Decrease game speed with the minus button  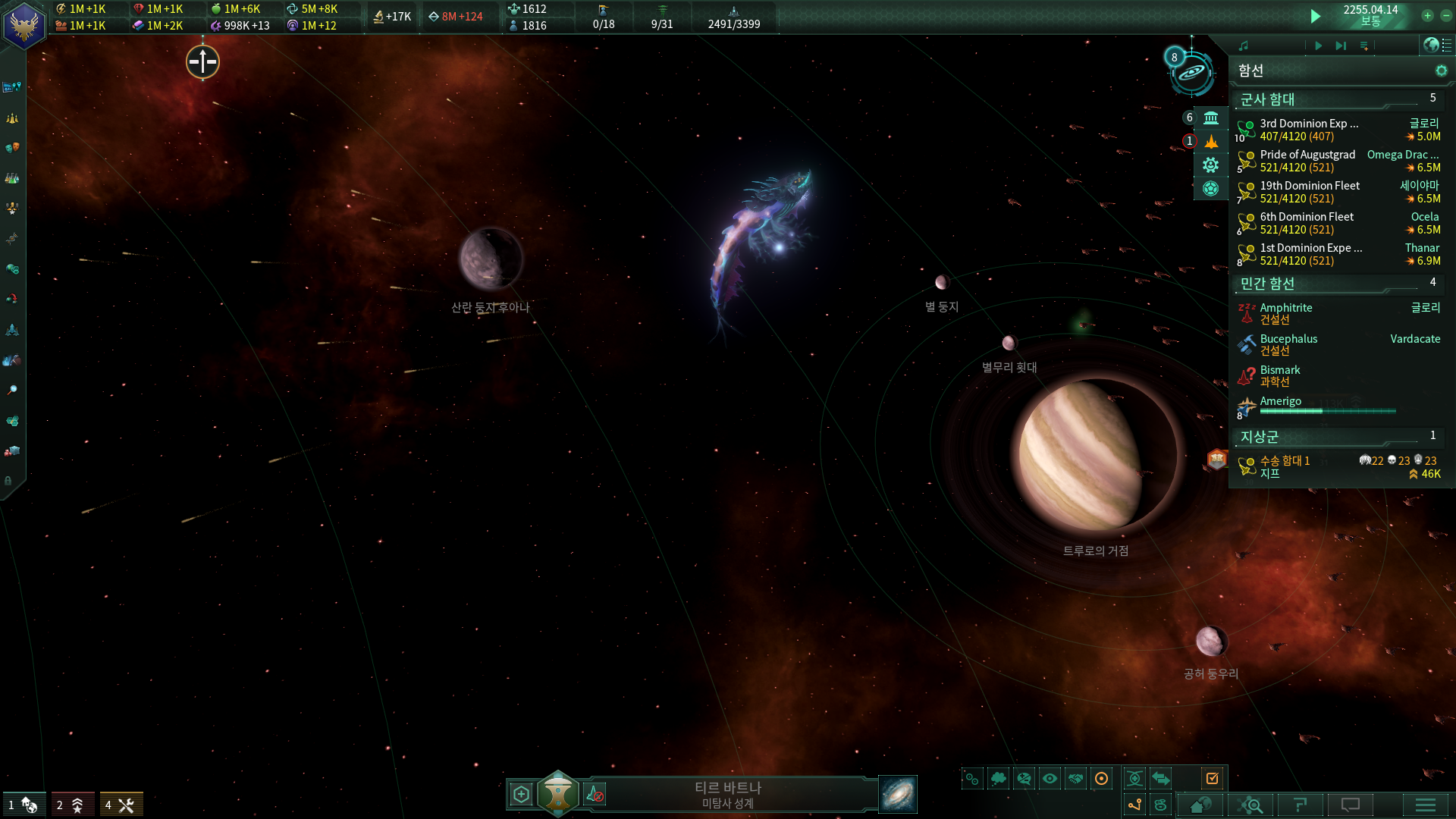[1445, 15]
